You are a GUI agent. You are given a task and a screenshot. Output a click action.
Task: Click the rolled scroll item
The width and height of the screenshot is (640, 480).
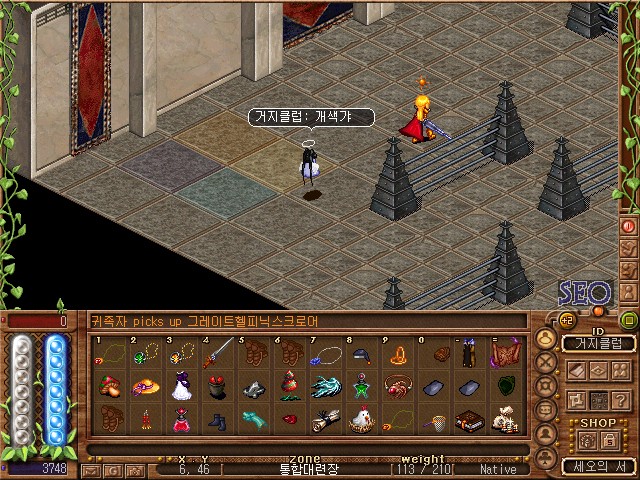tap(327, 419)
